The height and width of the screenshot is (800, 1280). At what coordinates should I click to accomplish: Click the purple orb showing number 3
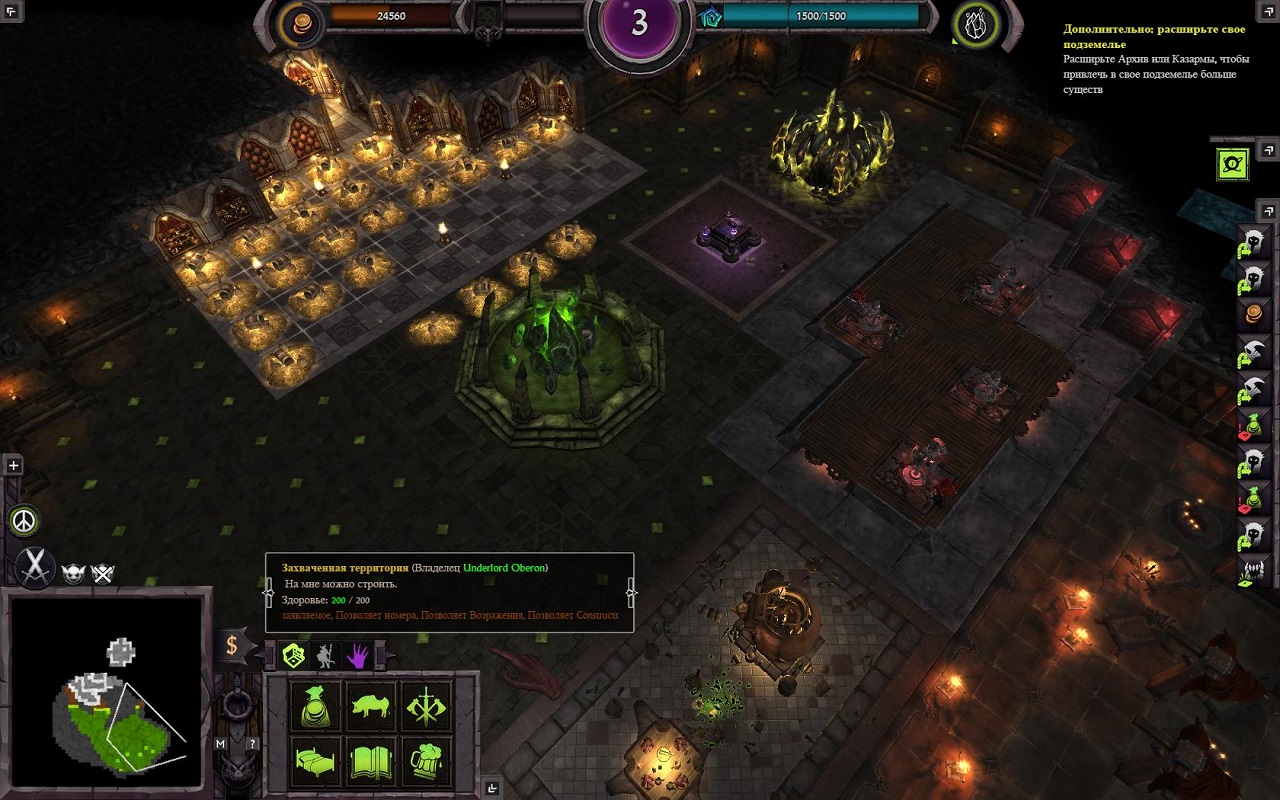coord(639,25)
